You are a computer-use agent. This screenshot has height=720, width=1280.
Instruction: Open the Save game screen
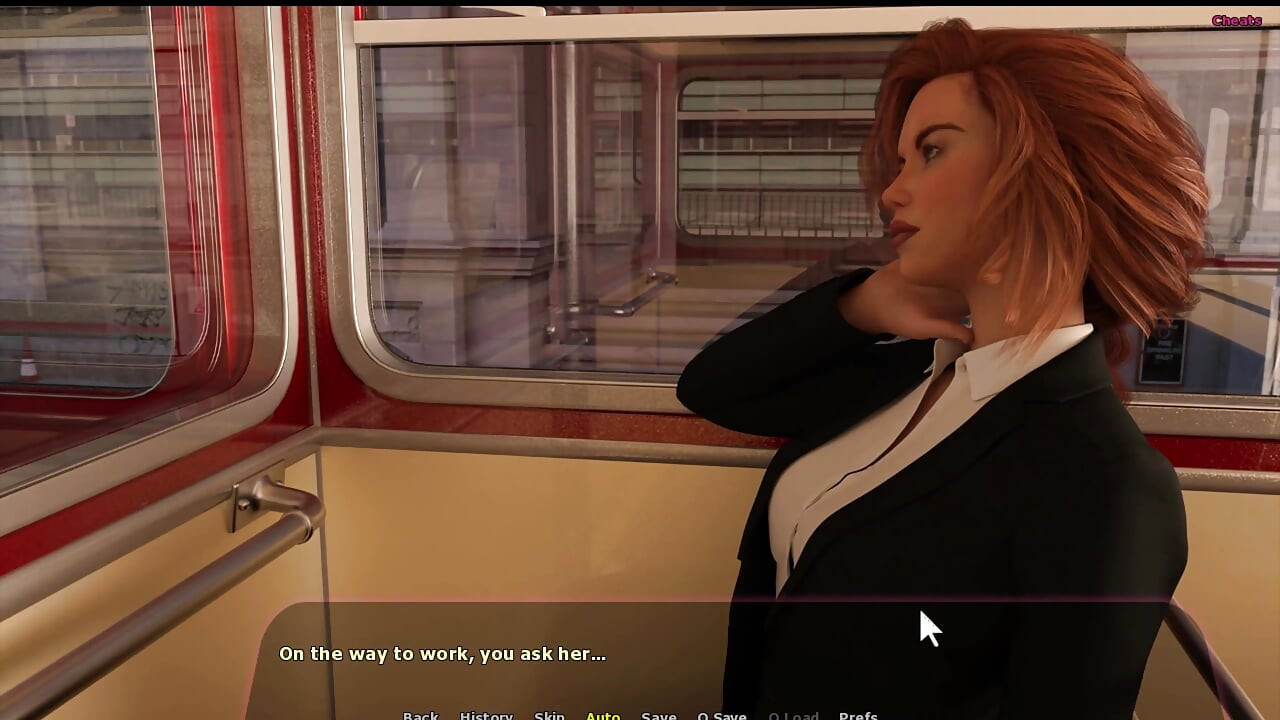pyautogui.click(x=658, y=715)
